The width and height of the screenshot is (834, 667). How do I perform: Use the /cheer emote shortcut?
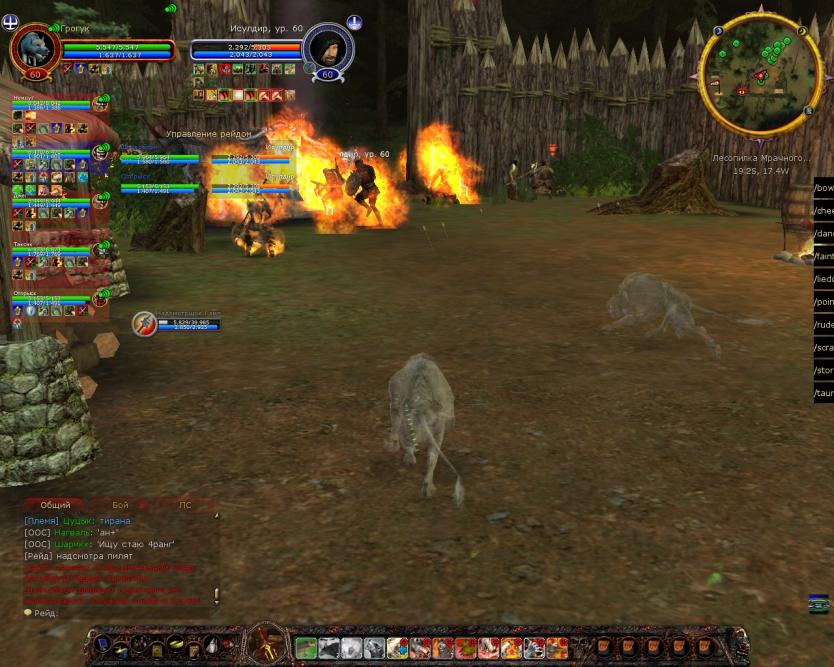[824, 211]
